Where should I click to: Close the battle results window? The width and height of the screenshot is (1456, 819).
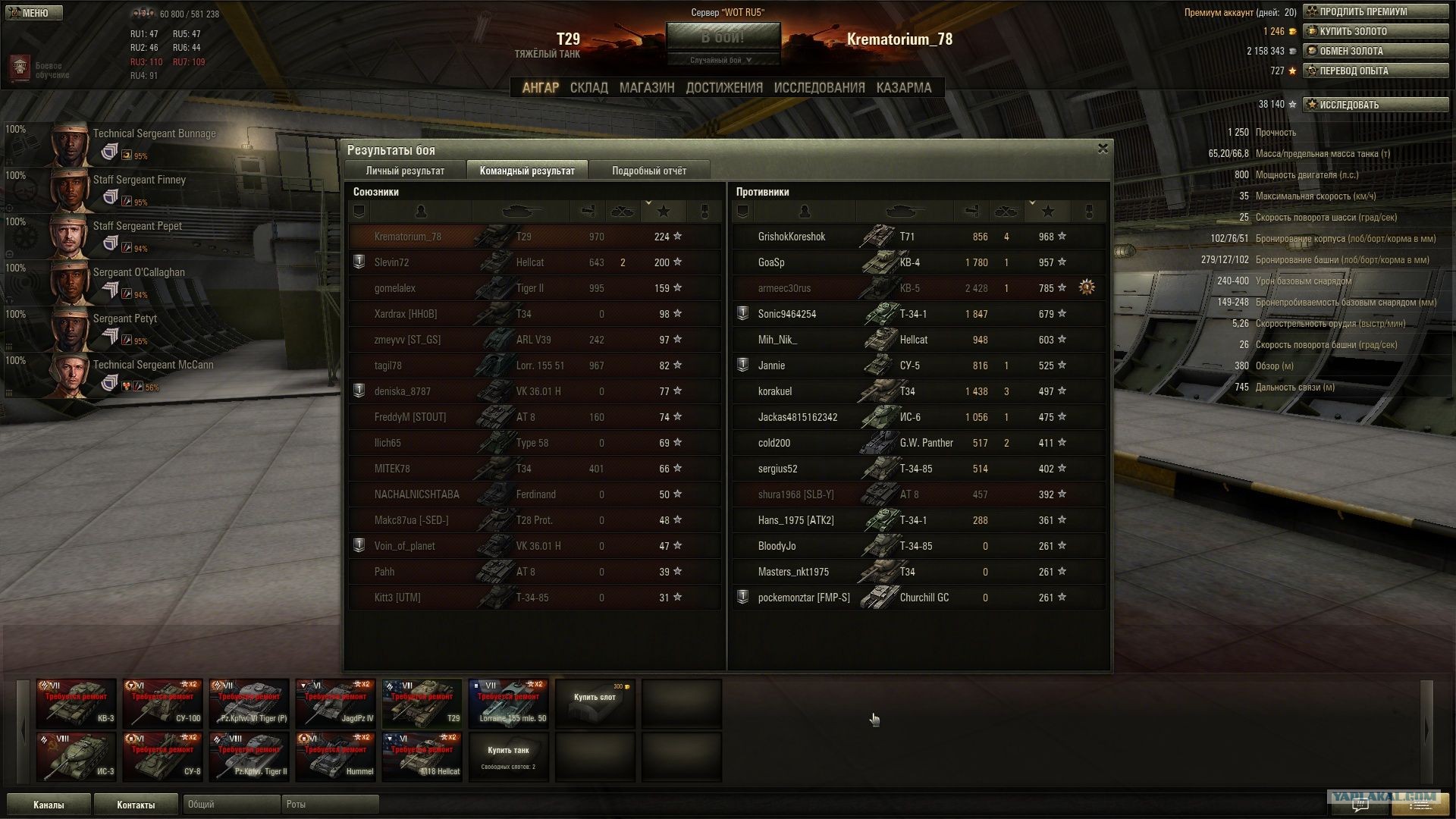click(1103, 149)
